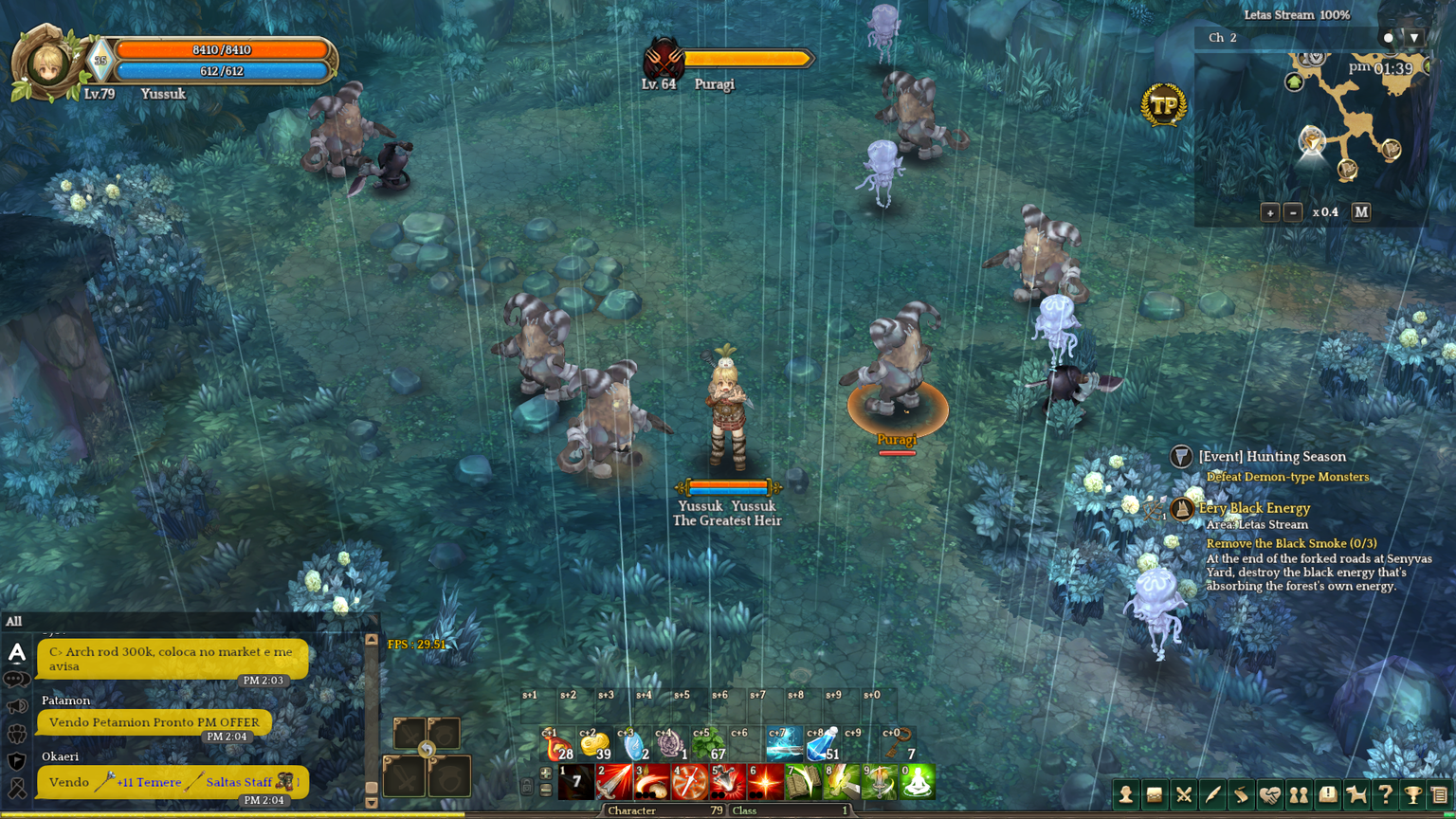Switch to the All chat tab

point(14,622)
